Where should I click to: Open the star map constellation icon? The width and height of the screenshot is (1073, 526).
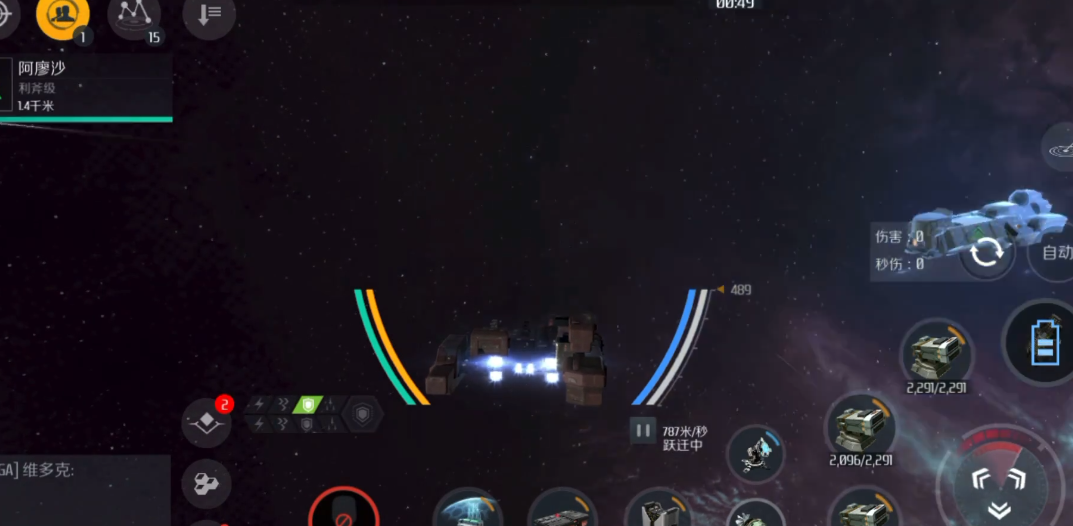[x=134, y=14]
